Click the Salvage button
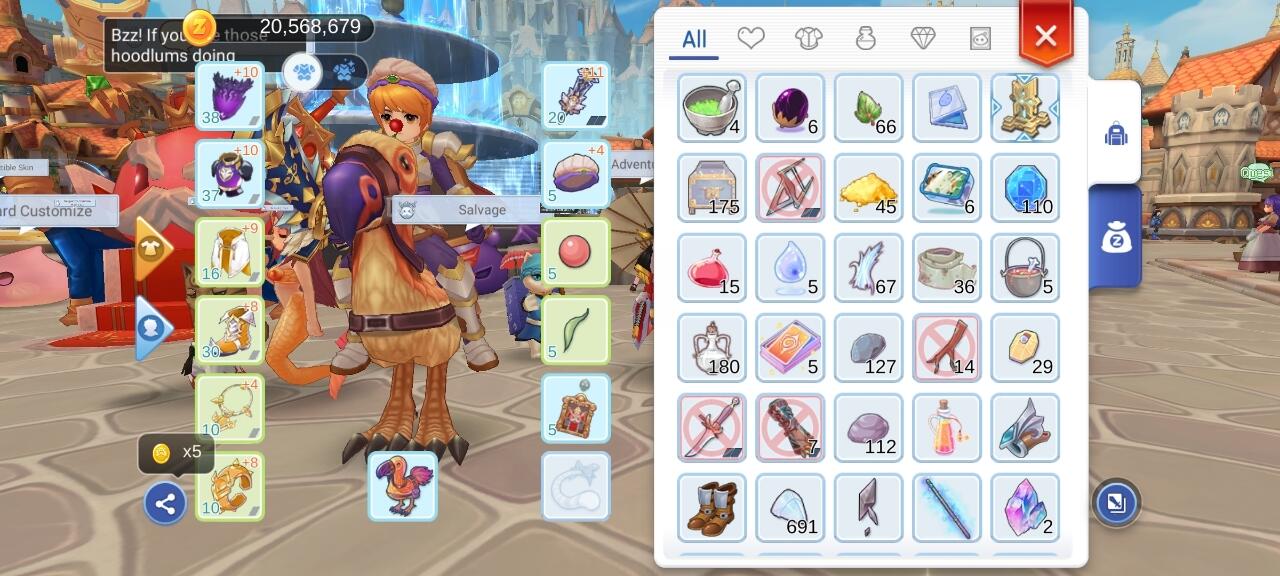The width and height of the screenshot is (1280, 576). (x=469, y=210)
